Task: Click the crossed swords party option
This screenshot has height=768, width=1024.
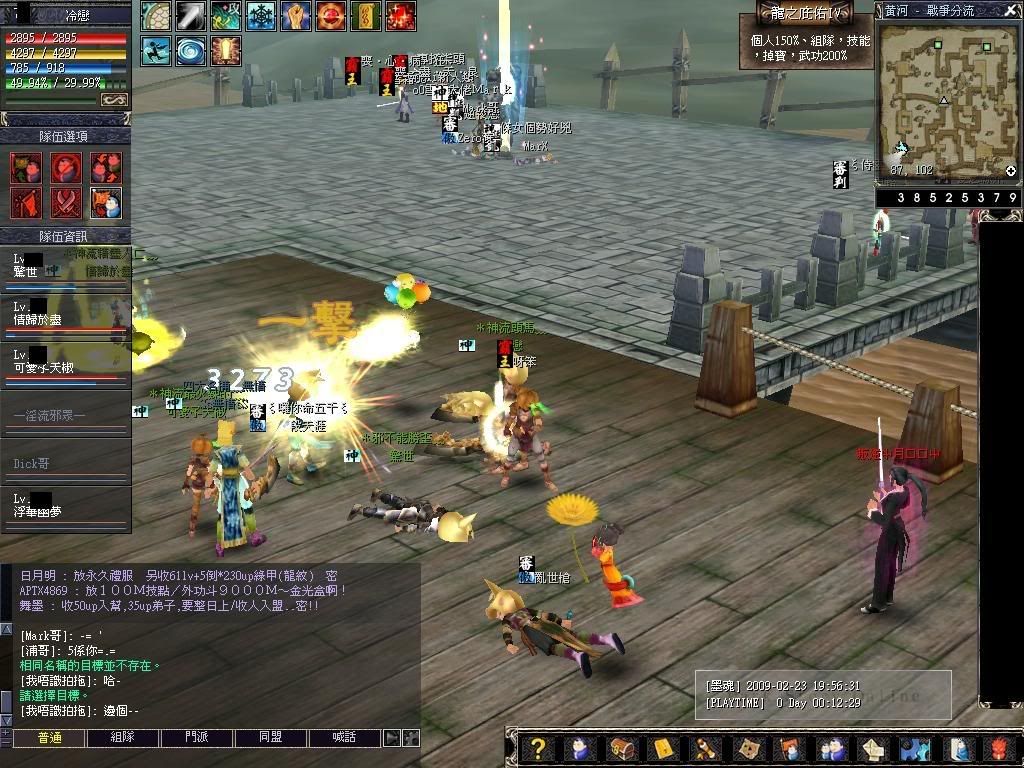Action: (66, 203)
